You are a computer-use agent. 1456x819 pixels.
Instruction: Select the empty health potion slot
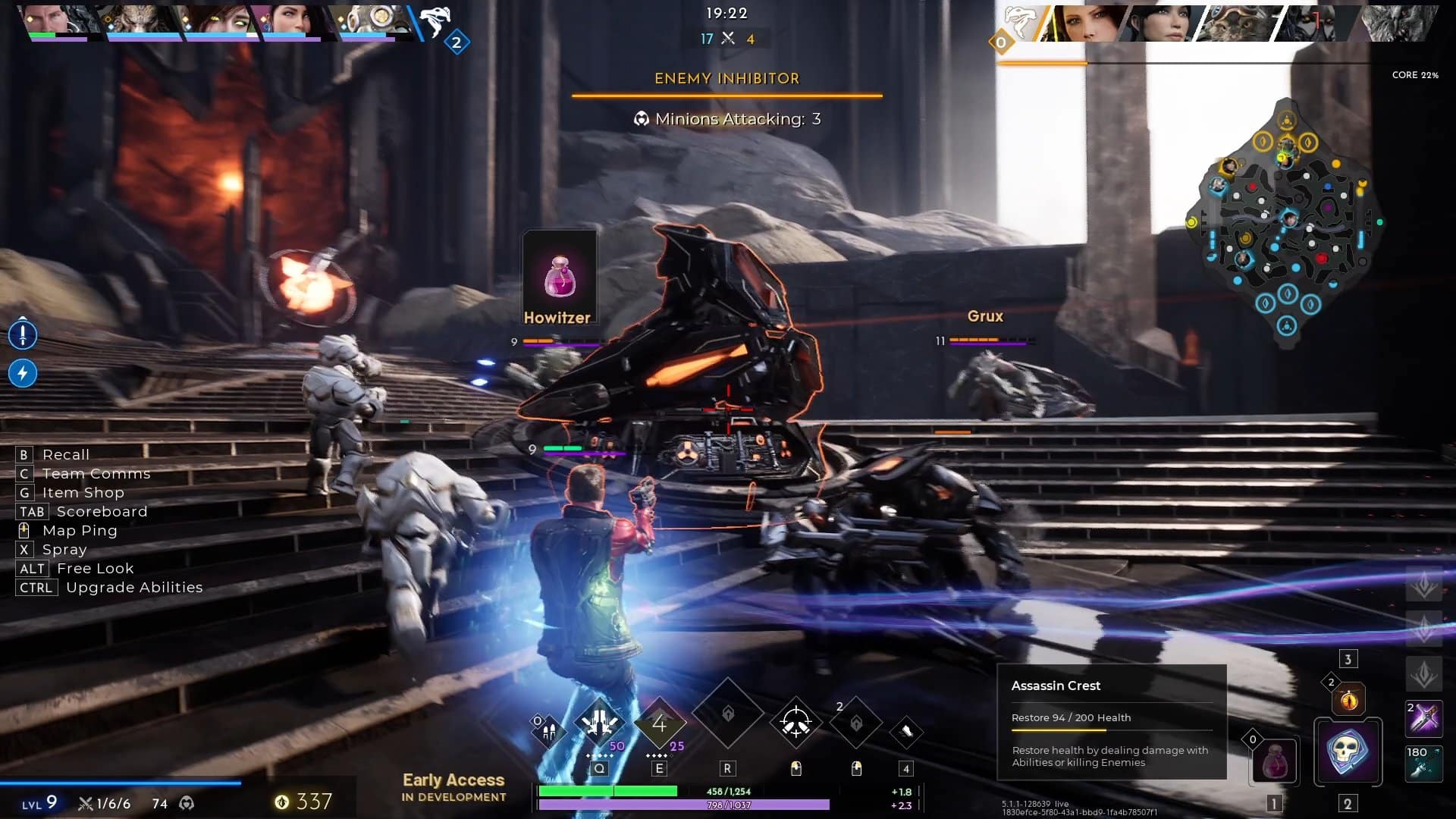1274,761
